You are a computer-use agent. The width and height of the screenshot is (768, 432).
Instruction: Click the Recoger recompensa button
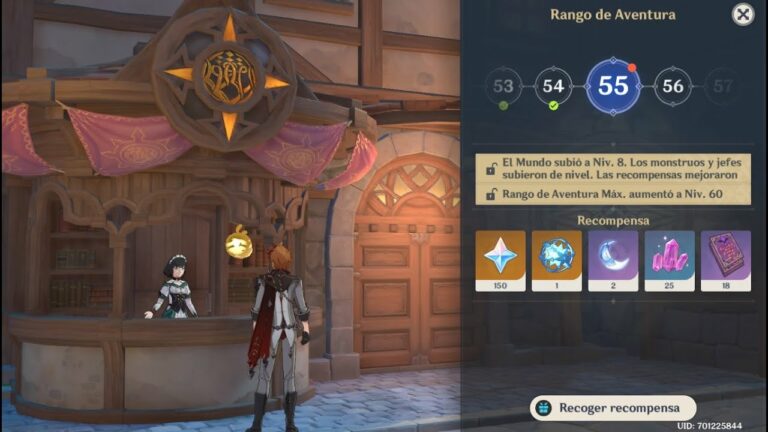[x=613, y=408]
